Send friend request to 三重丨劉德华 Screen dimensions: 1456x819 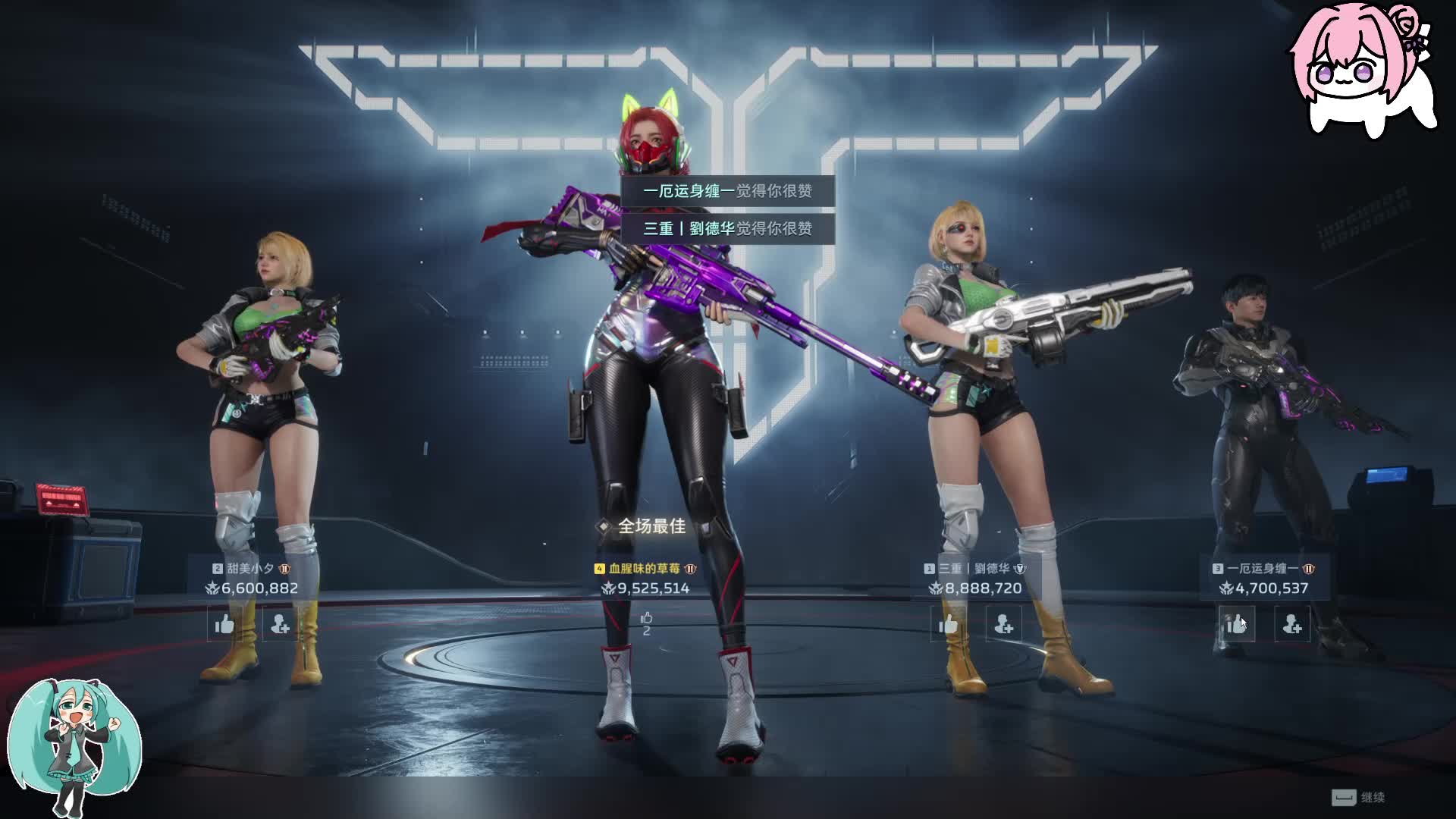point(1004,624)
